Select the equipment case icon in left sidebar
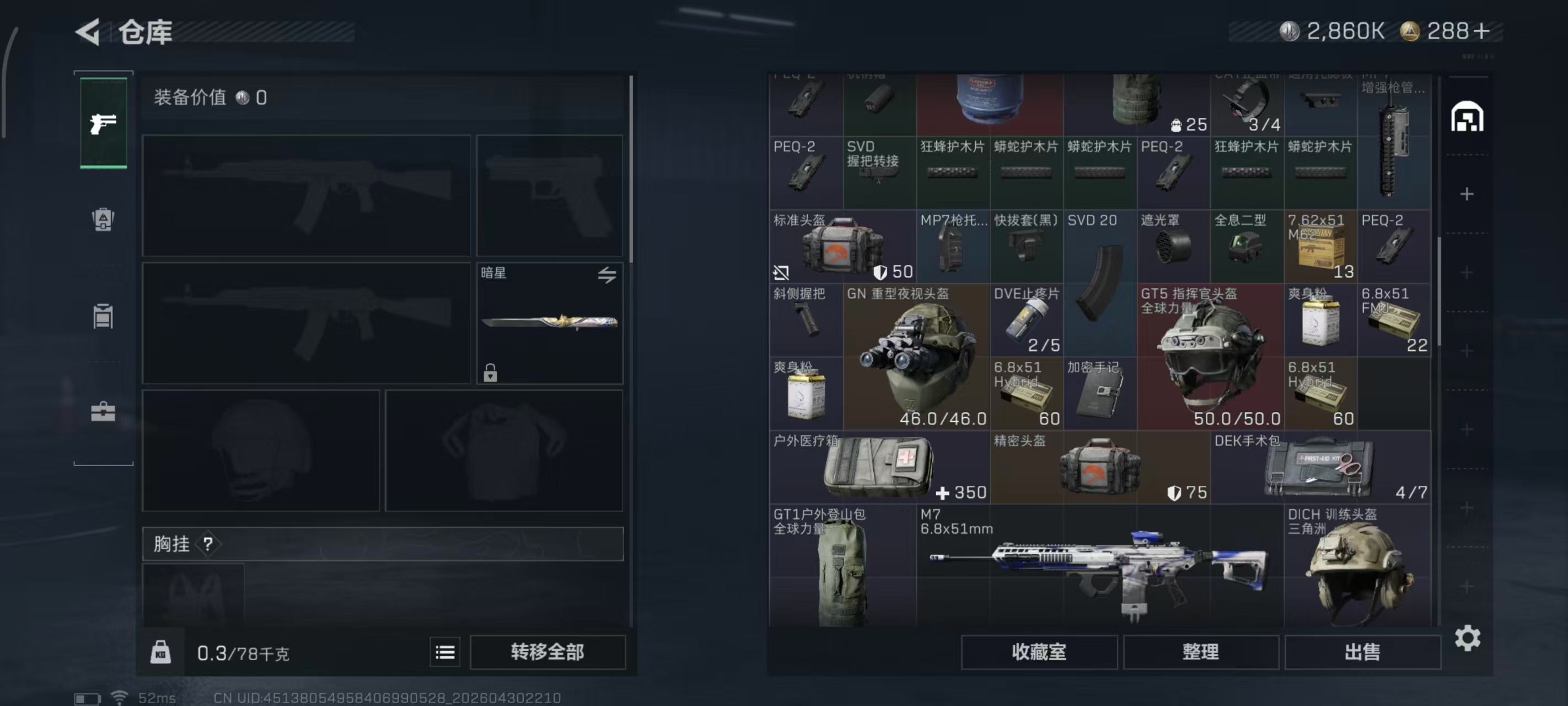The width and height of the screenshot is (1568, 706). point(104,411)
